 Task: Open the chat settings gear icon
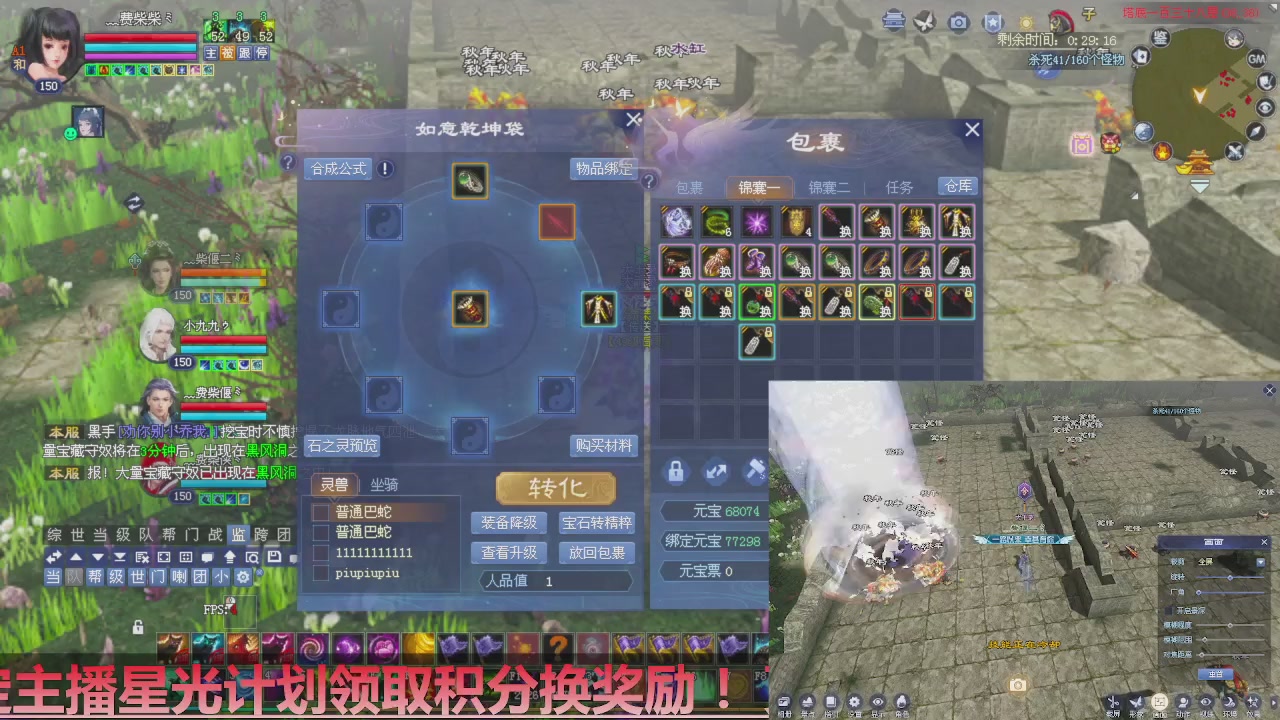pos(241,577)
